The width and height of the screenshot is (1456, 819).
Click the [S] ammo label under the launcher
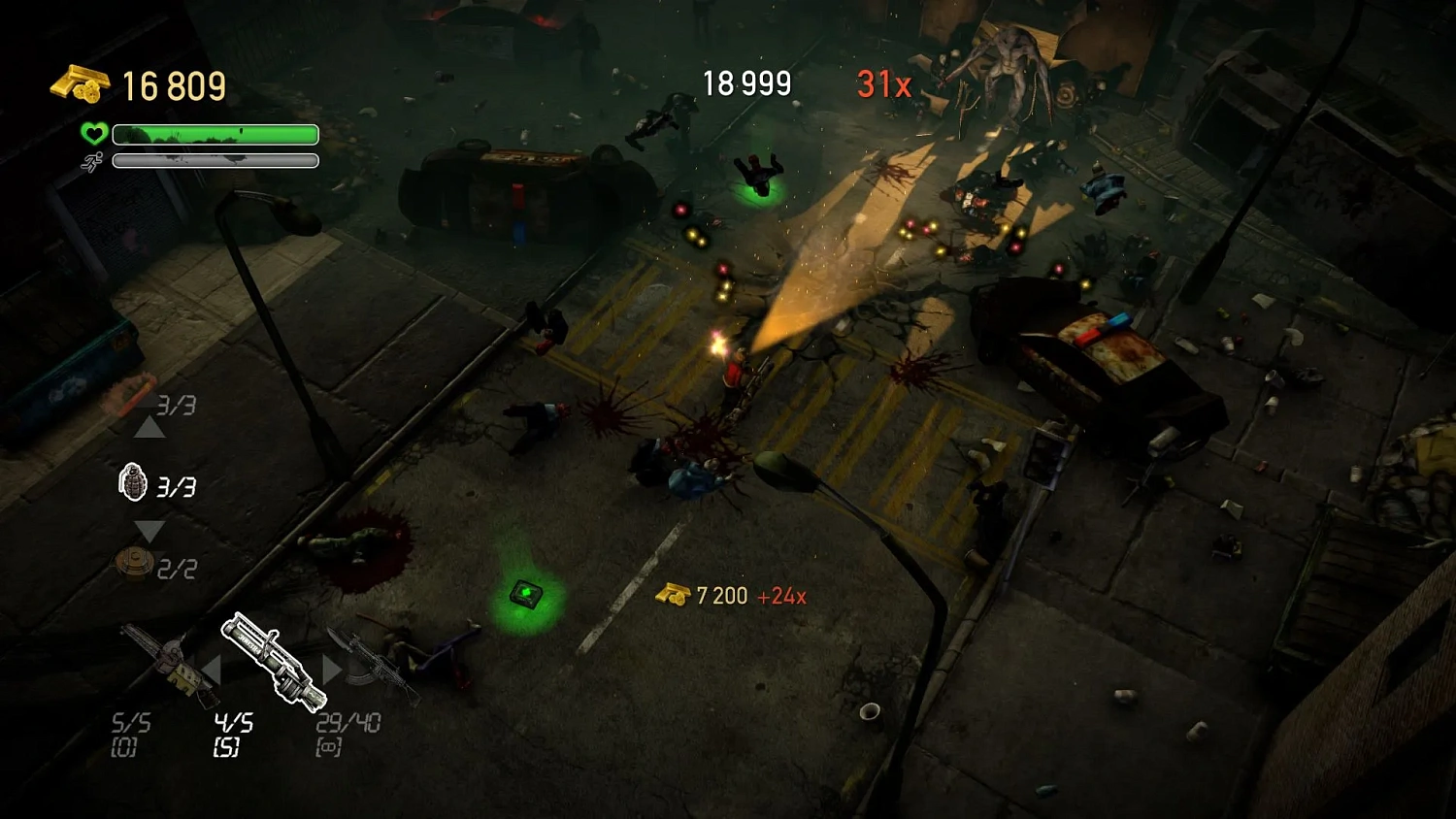[224, 747]
